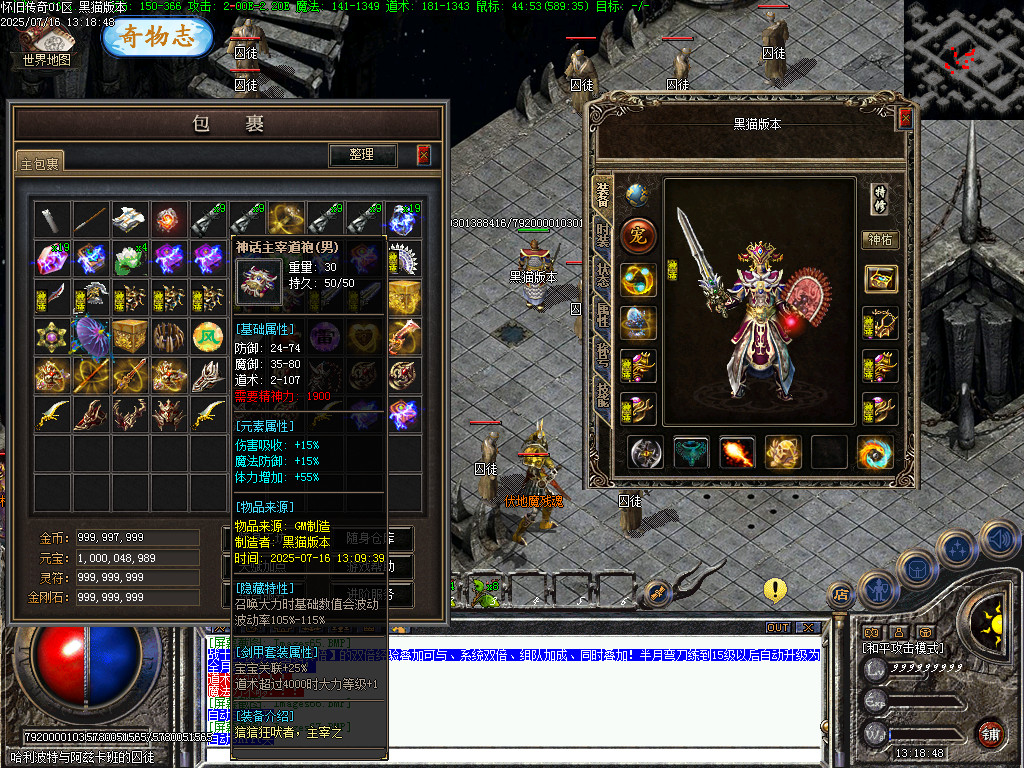Open the 店 shop round button

pos(841,595)
